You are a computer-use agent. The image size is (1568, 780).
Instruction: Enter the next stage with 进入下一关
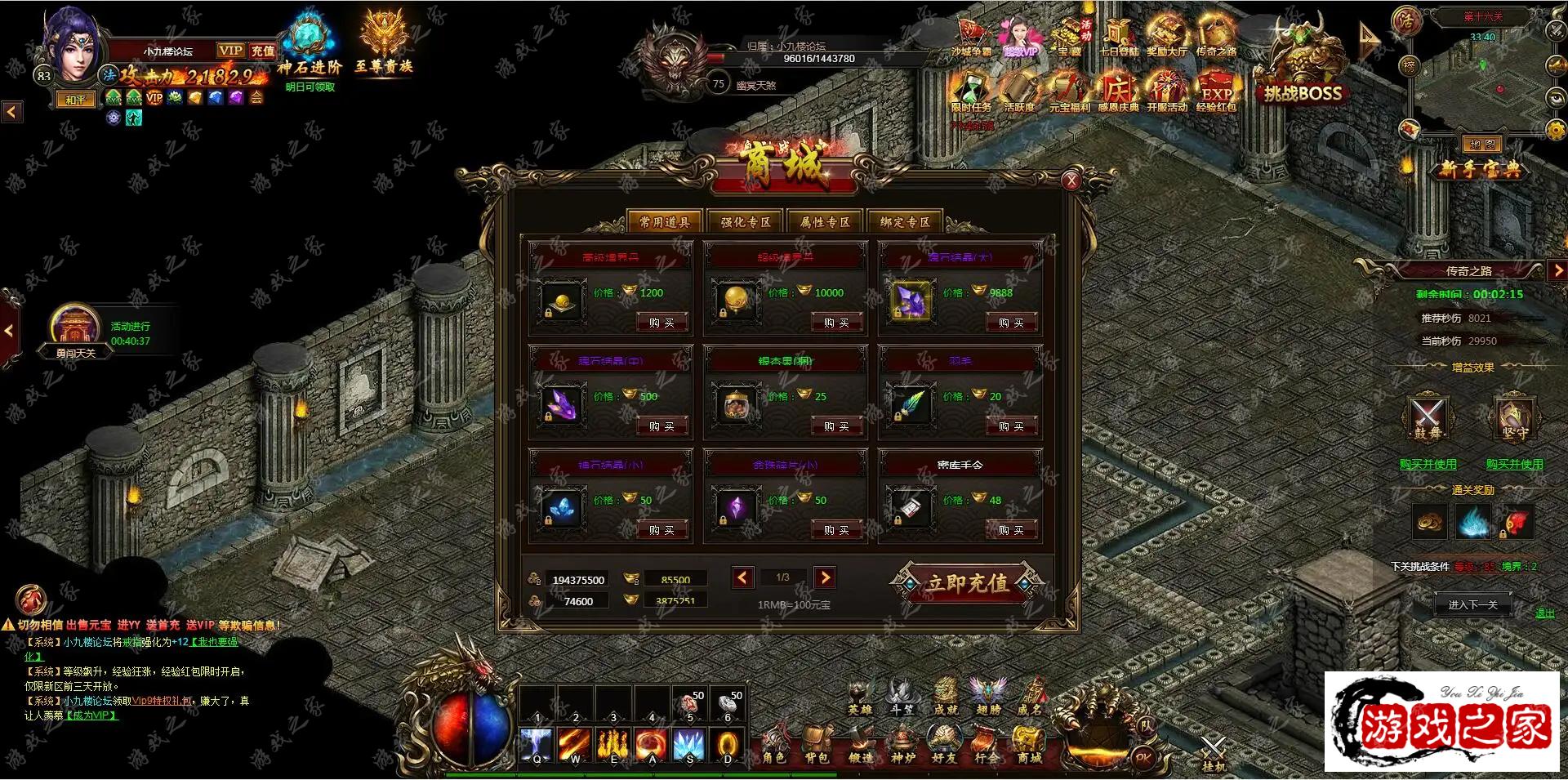coord(1472,604)
